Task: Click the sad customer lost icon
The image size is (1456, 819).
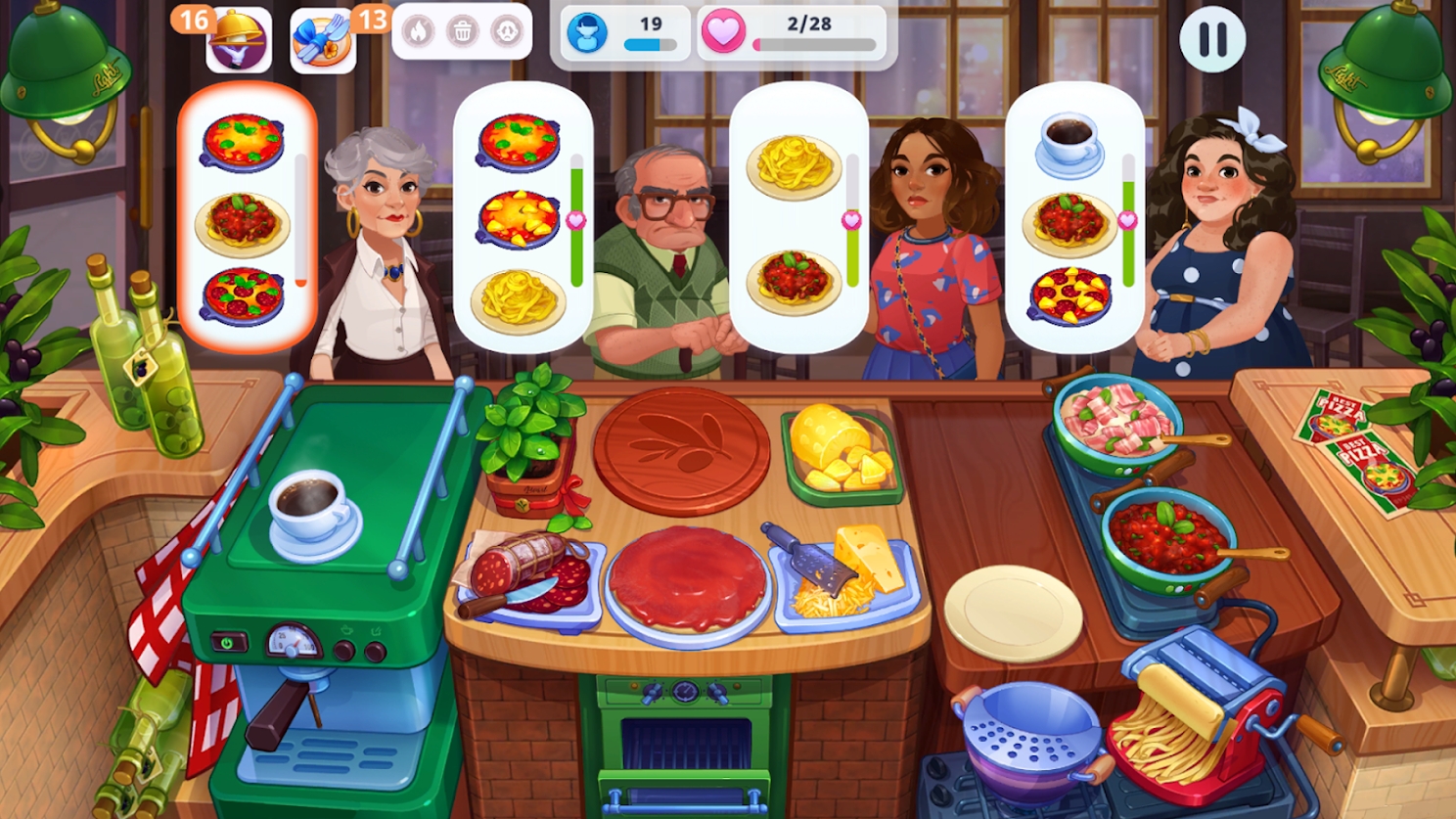Action: tap(508, 32)
